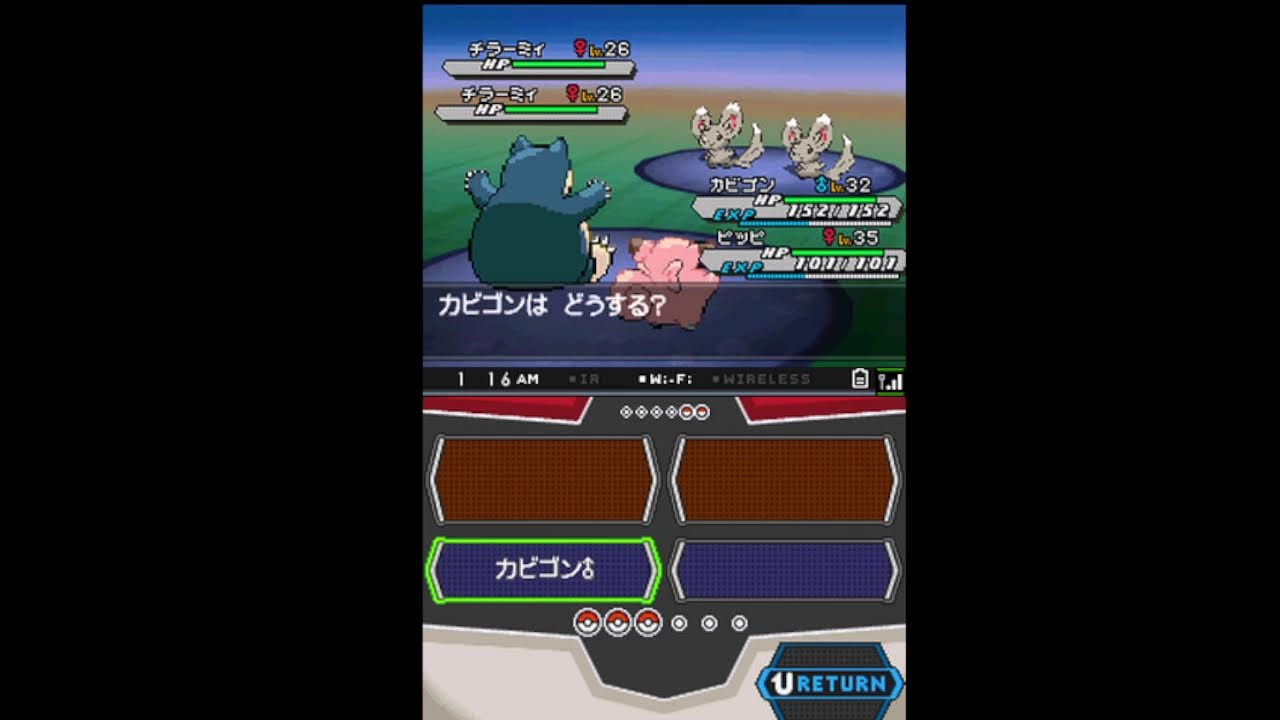Click the second Poké Ball icon
The width and height of the screenshot is (1280, 720).
618,621
